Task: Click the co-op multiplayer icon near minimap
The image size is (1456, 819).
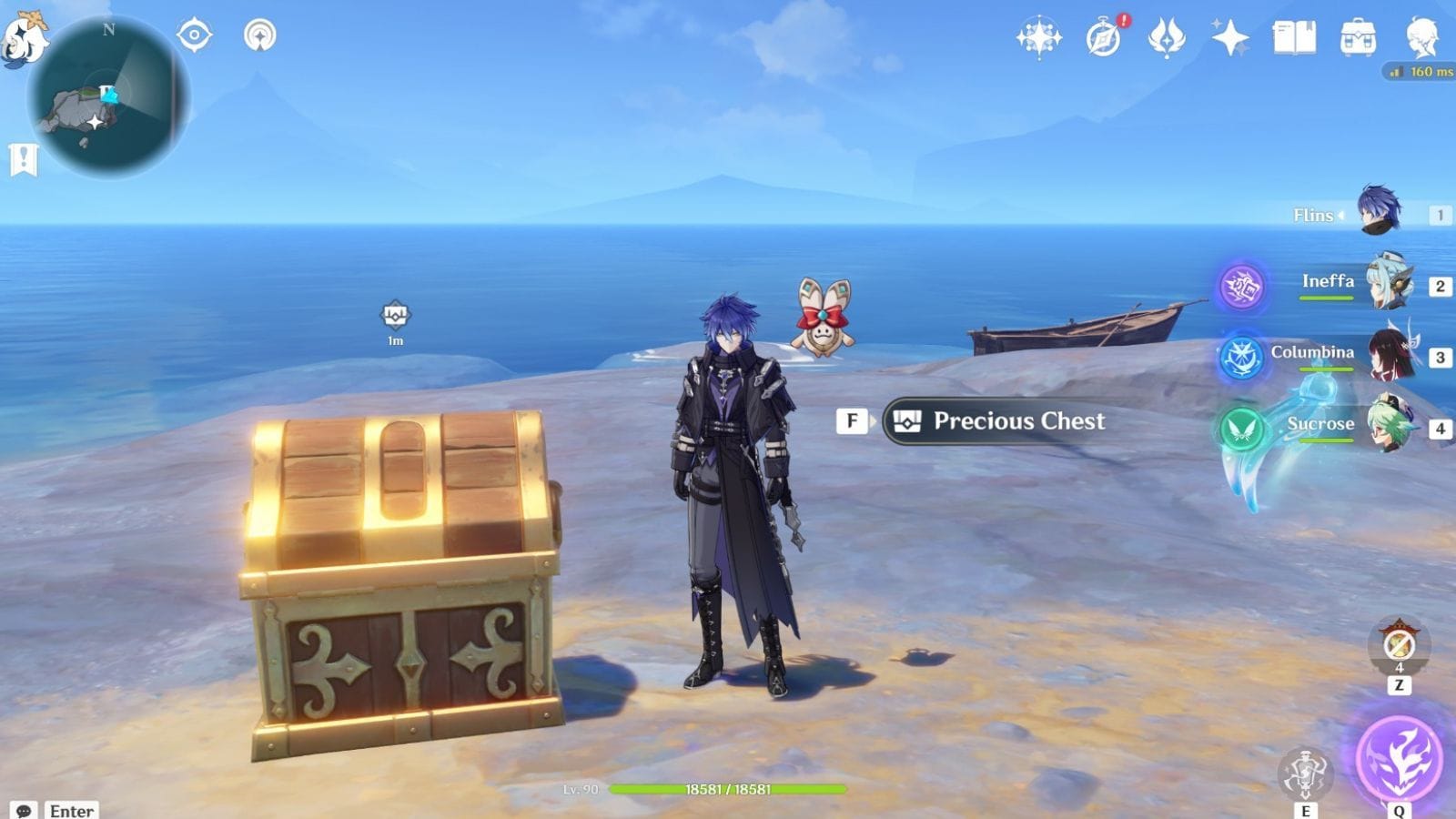Action: (x=259, y=33)
